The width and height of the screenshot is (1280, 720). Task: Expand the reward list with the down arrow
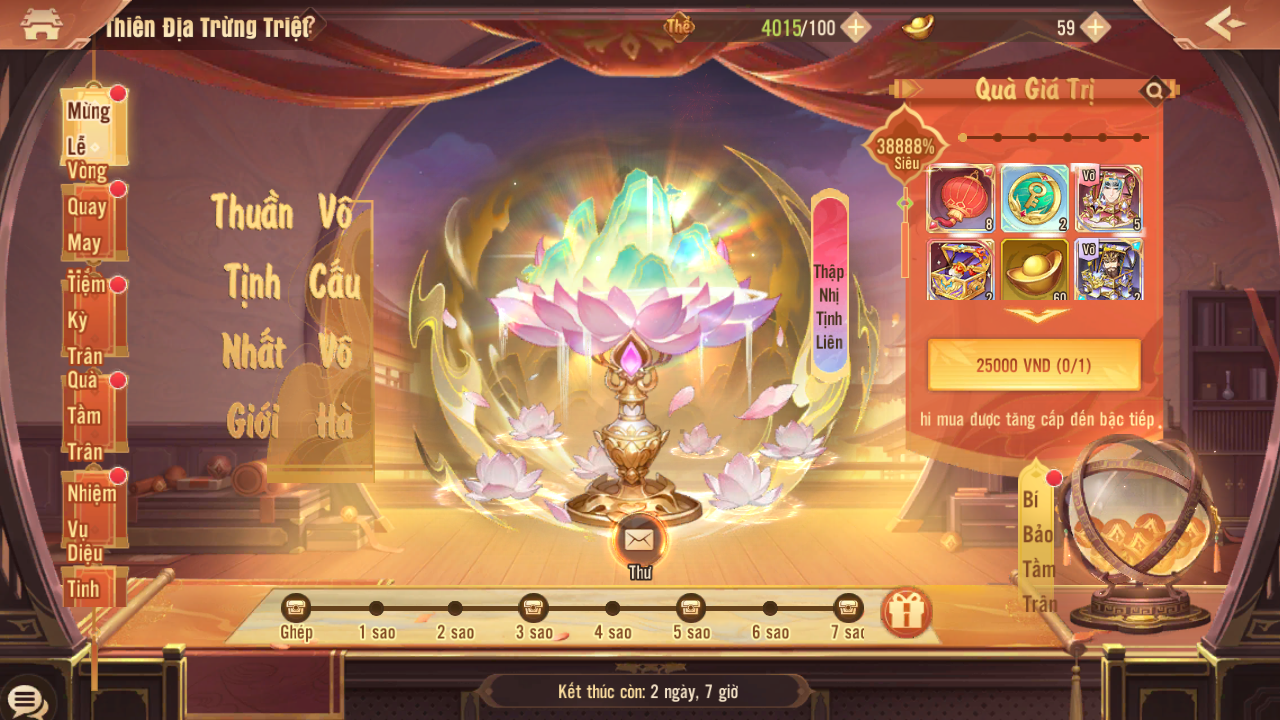click(1036, 315)
